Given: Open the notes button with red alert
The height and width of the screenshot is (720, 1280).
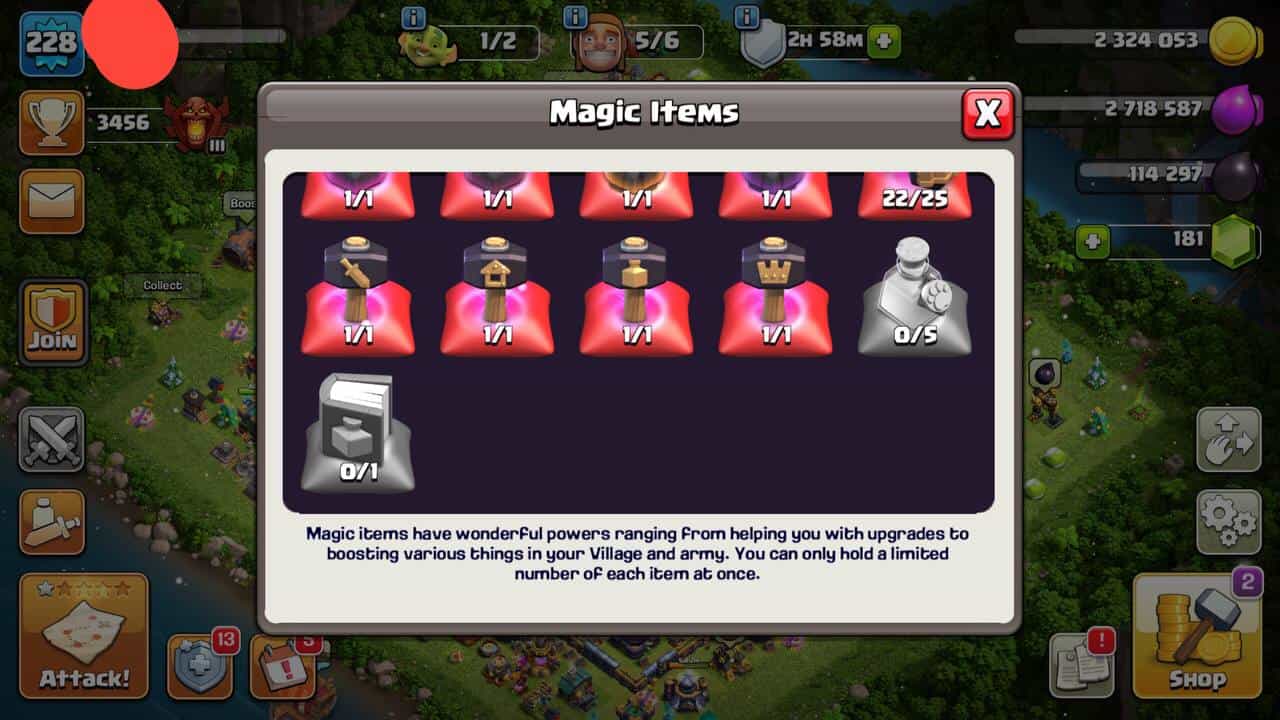Looking at the screenshot, I should [x=1080, y=665].
